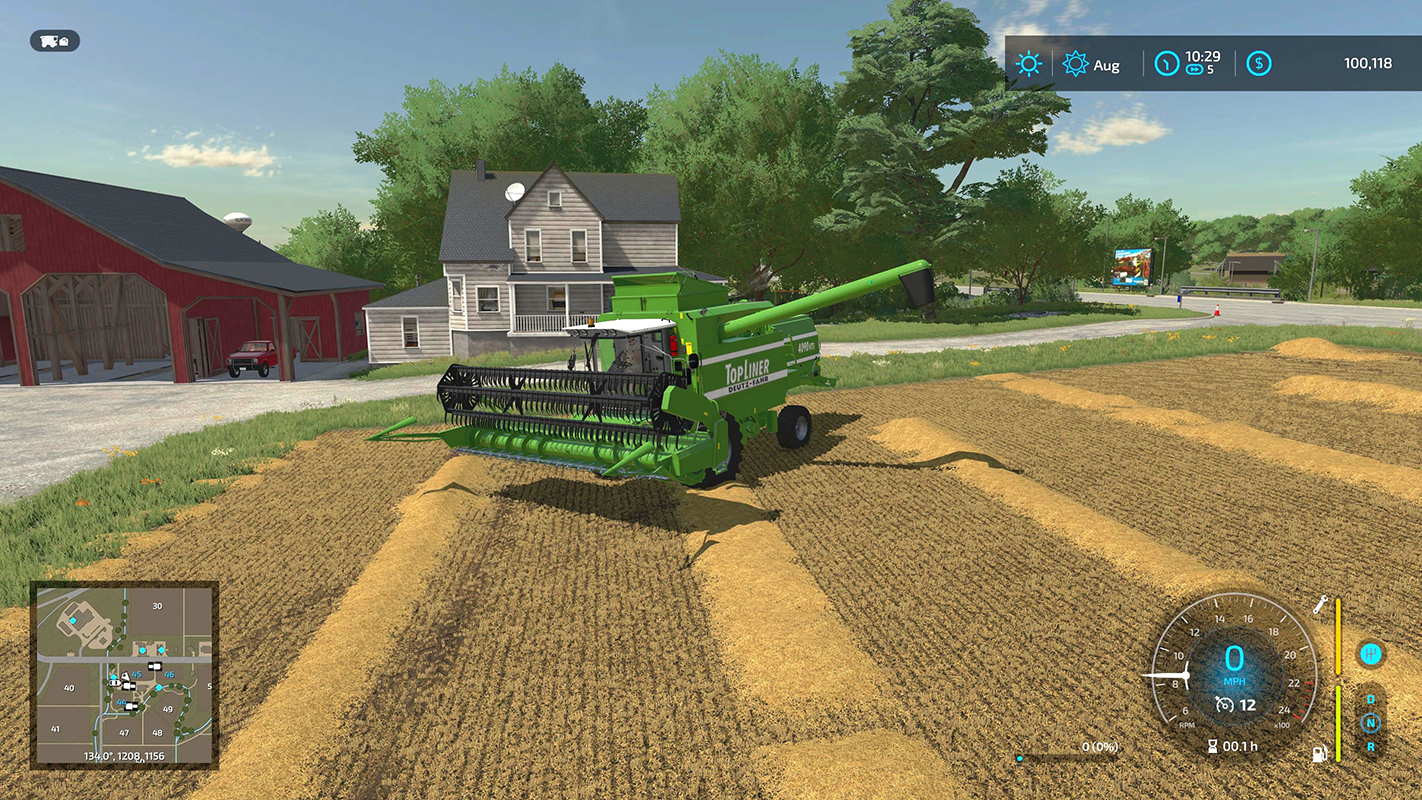Click the fuel pump icon
The width and height of the screenshot is (1422, 800).
[1319, 754]
